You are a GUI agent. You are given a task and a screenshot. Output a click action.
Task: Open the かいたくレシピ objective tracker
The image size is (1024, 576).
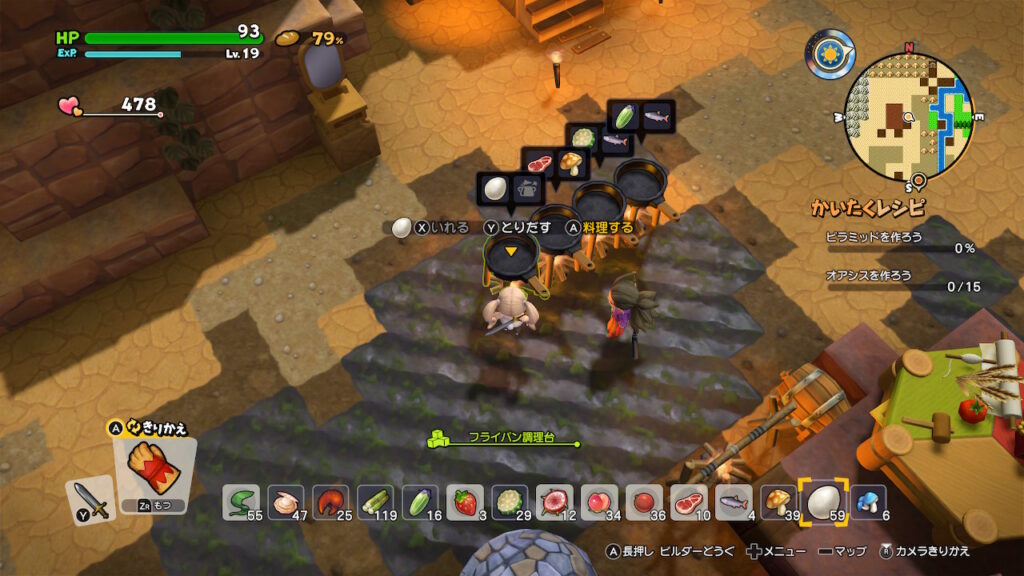pyautogui.click(x=868, y=208)
